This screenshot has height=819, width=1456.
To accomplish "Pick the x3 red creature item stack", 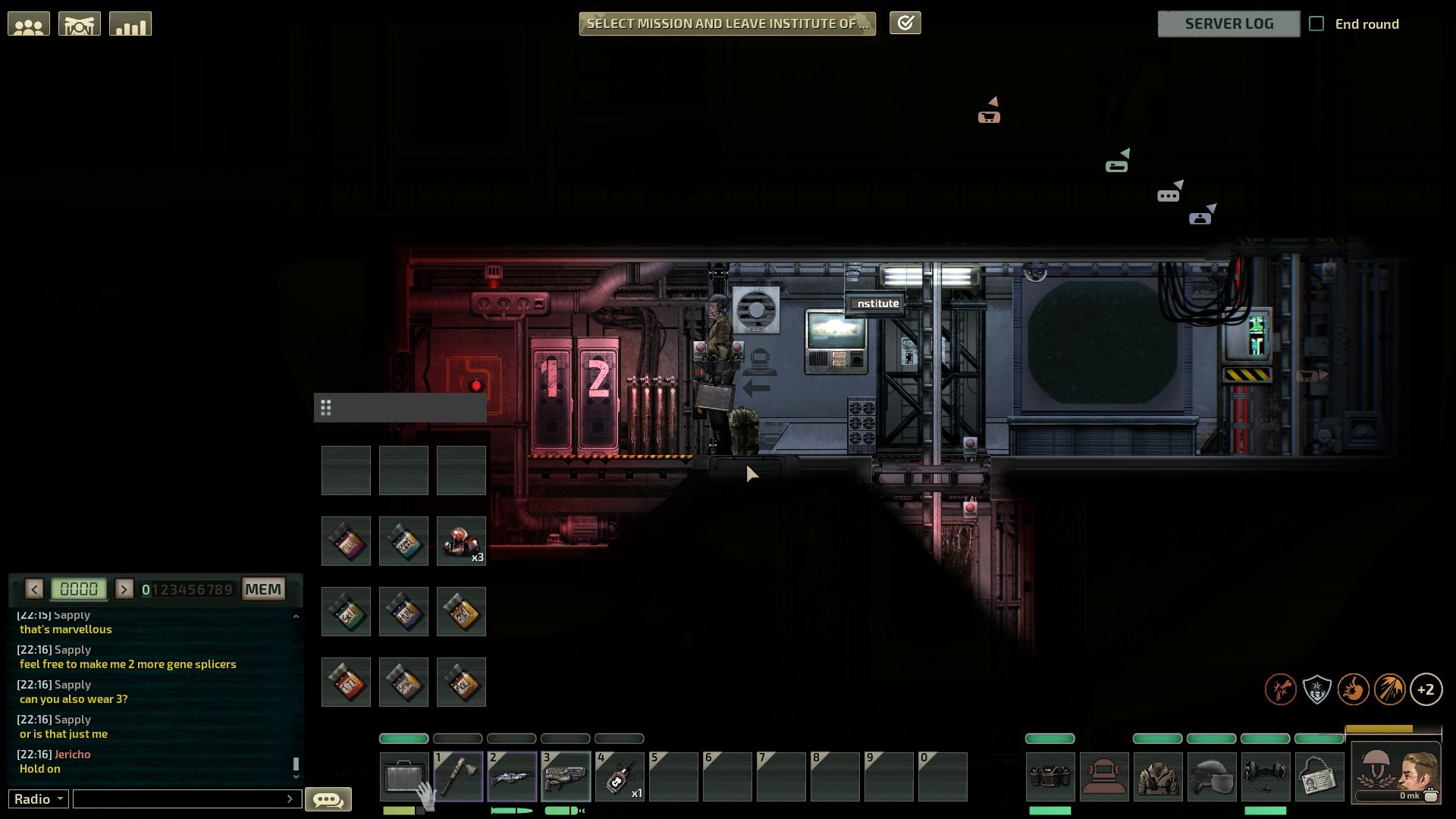I will coord(461,541).
